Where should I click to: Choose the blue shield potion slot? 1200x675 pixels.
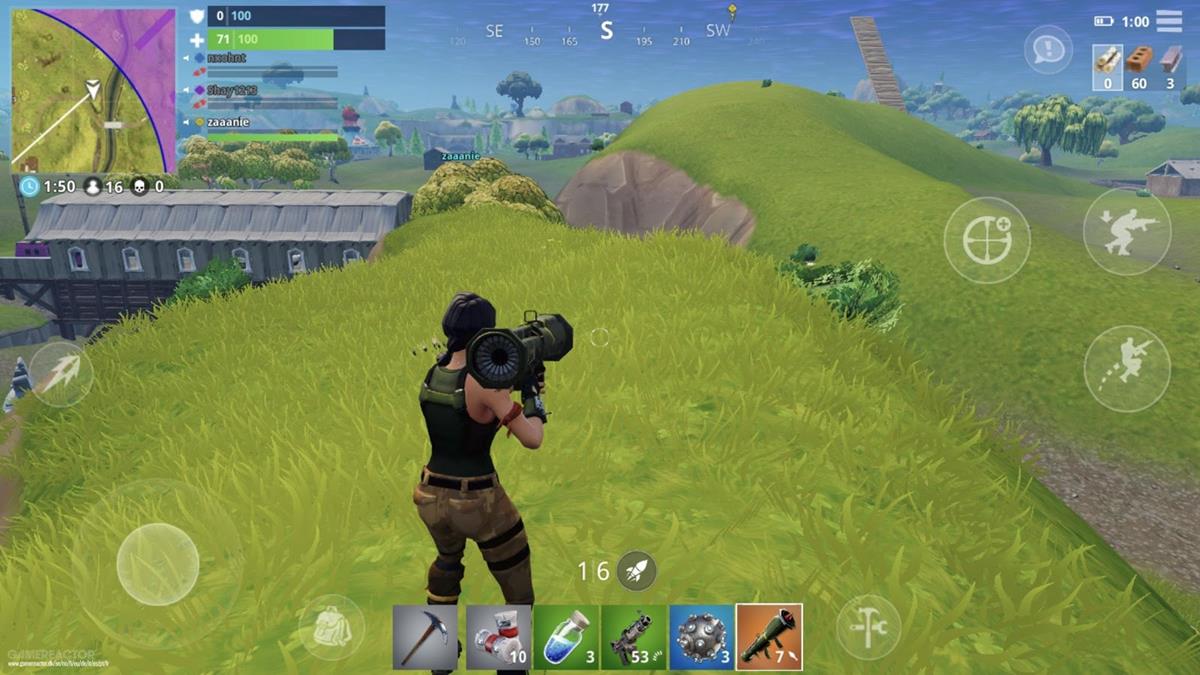pyautogui.click(x=566, y=637)
